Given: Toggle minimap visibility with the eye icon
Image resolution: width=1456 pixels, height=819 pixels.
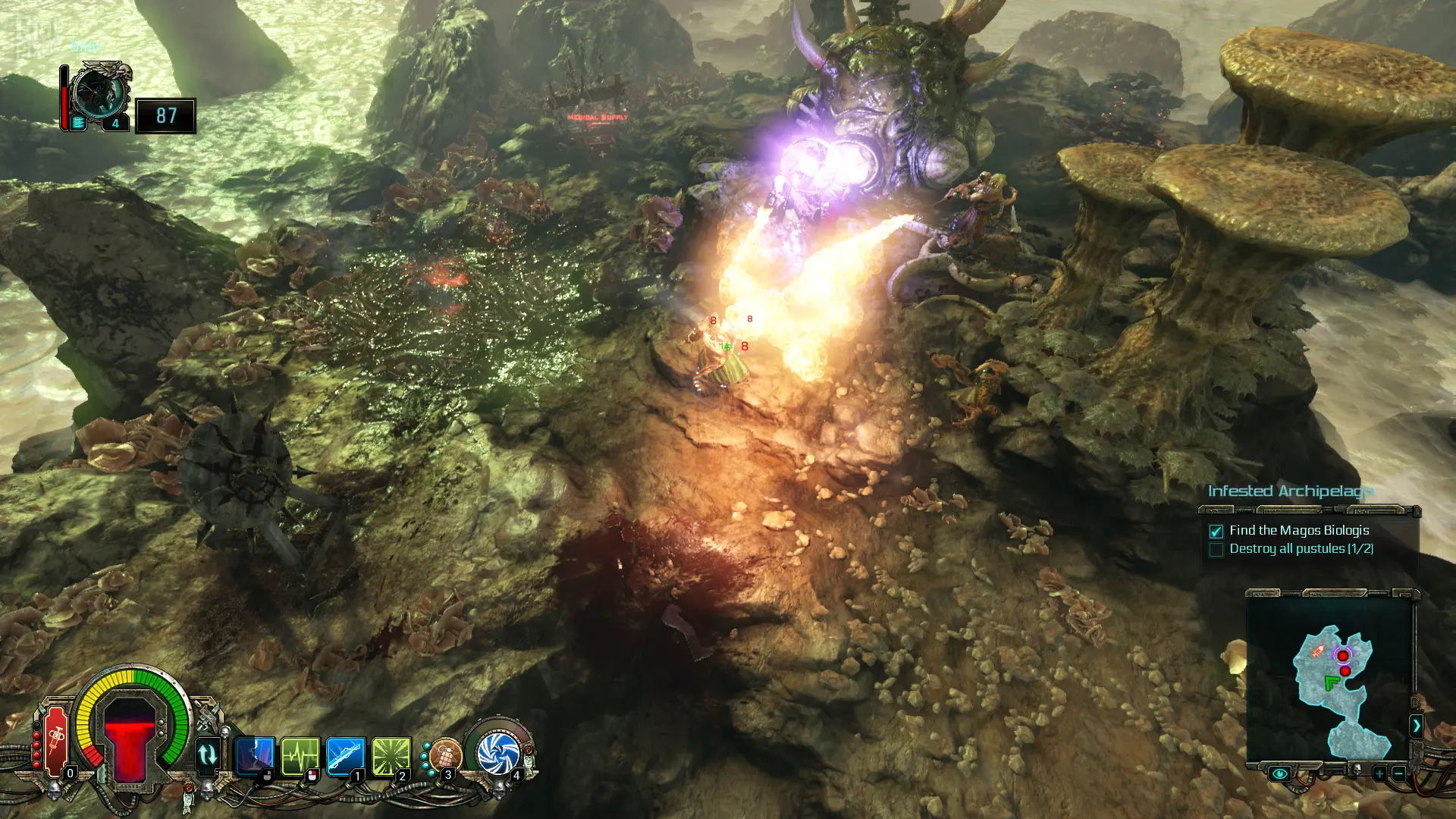Looking at the screenshot, I should (x=1279, y=774).
